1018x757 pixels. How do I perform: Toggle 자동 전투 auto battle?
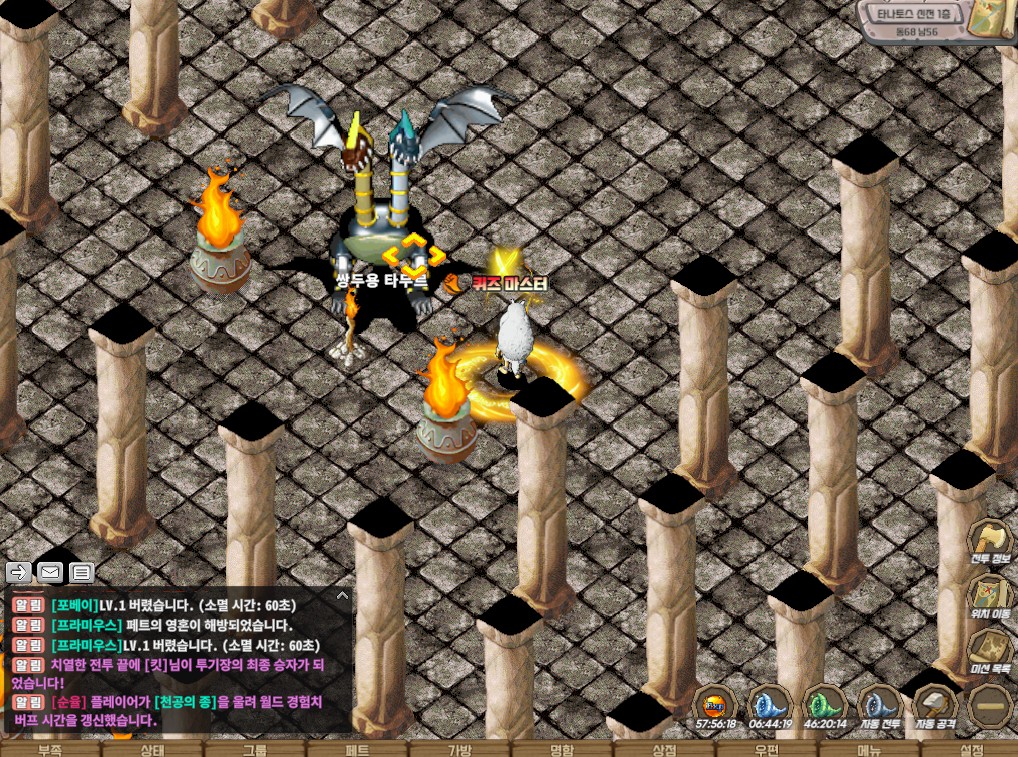(880, 708)
